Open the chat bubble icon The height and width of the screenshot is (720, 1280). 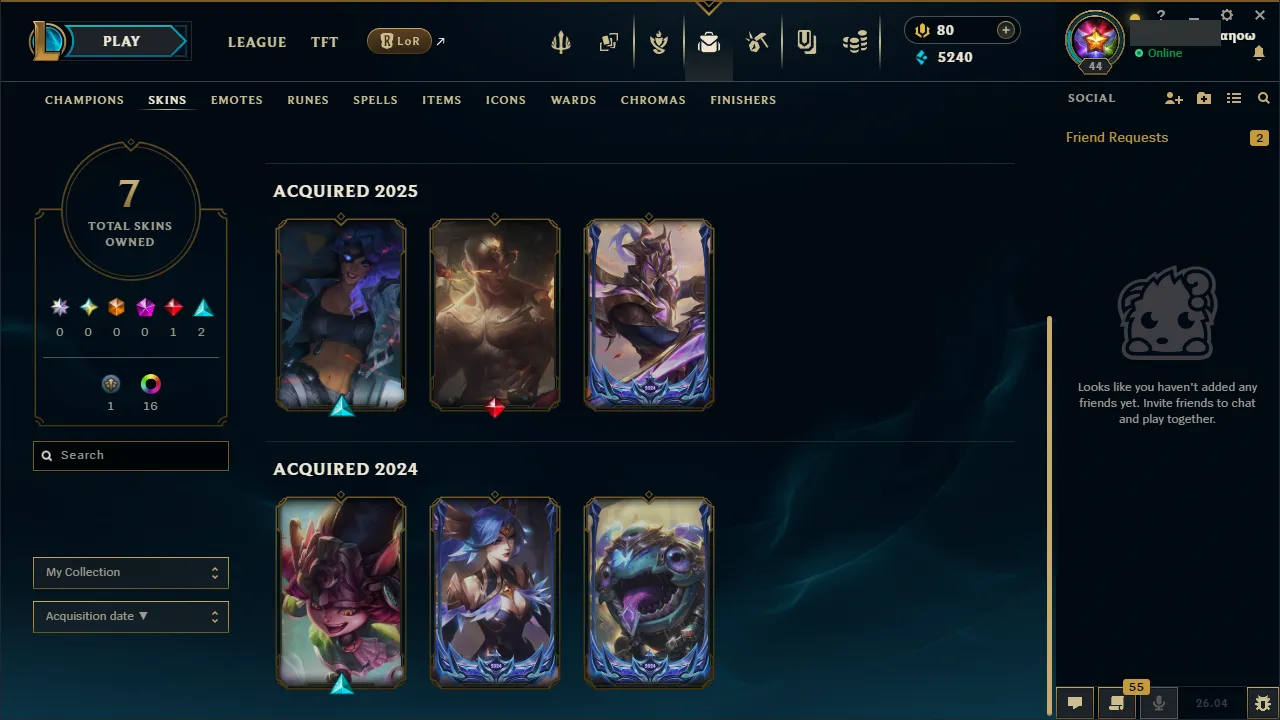point(1073,702)
